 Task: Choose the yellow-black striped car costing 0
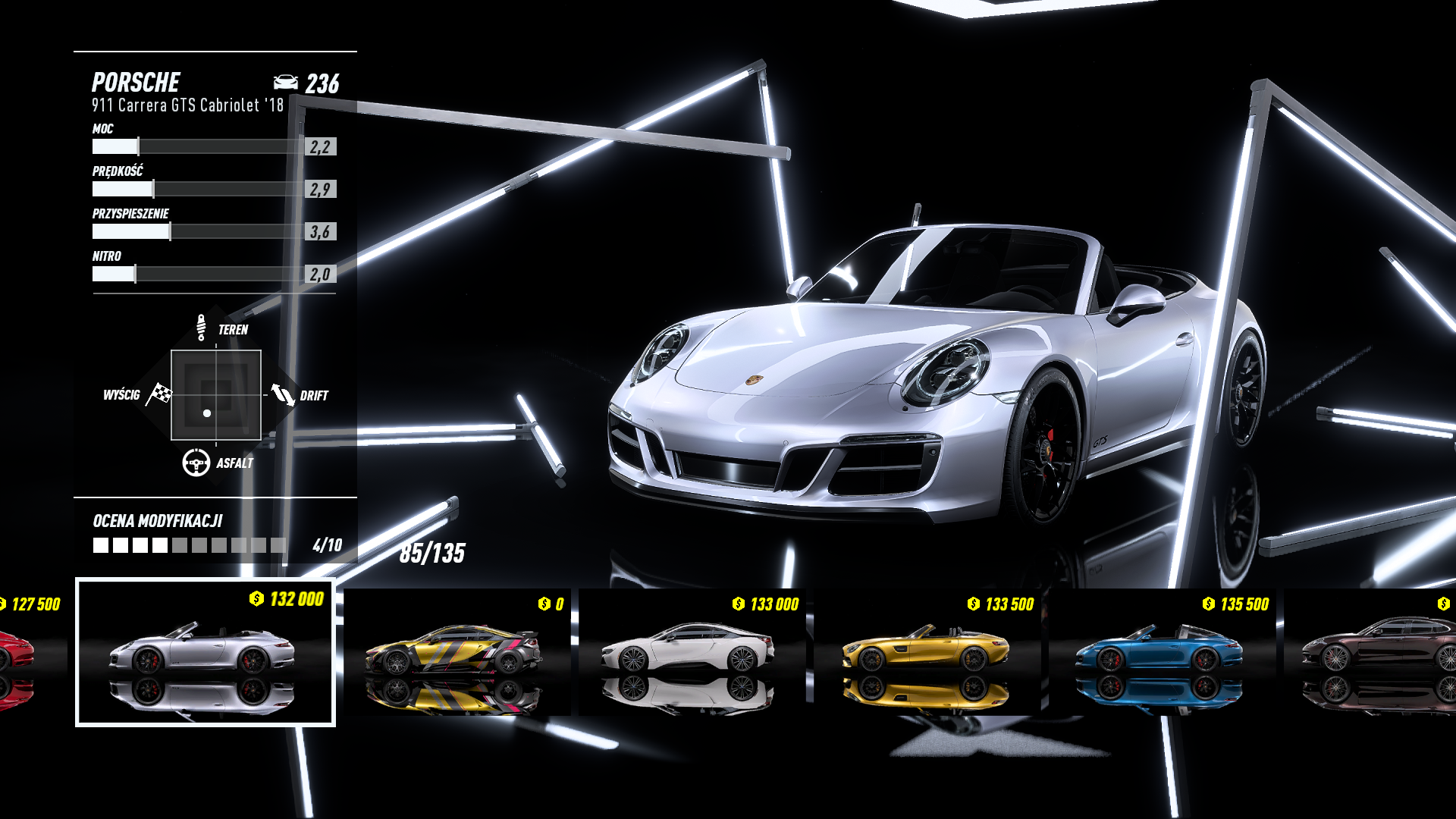point(457,652)
